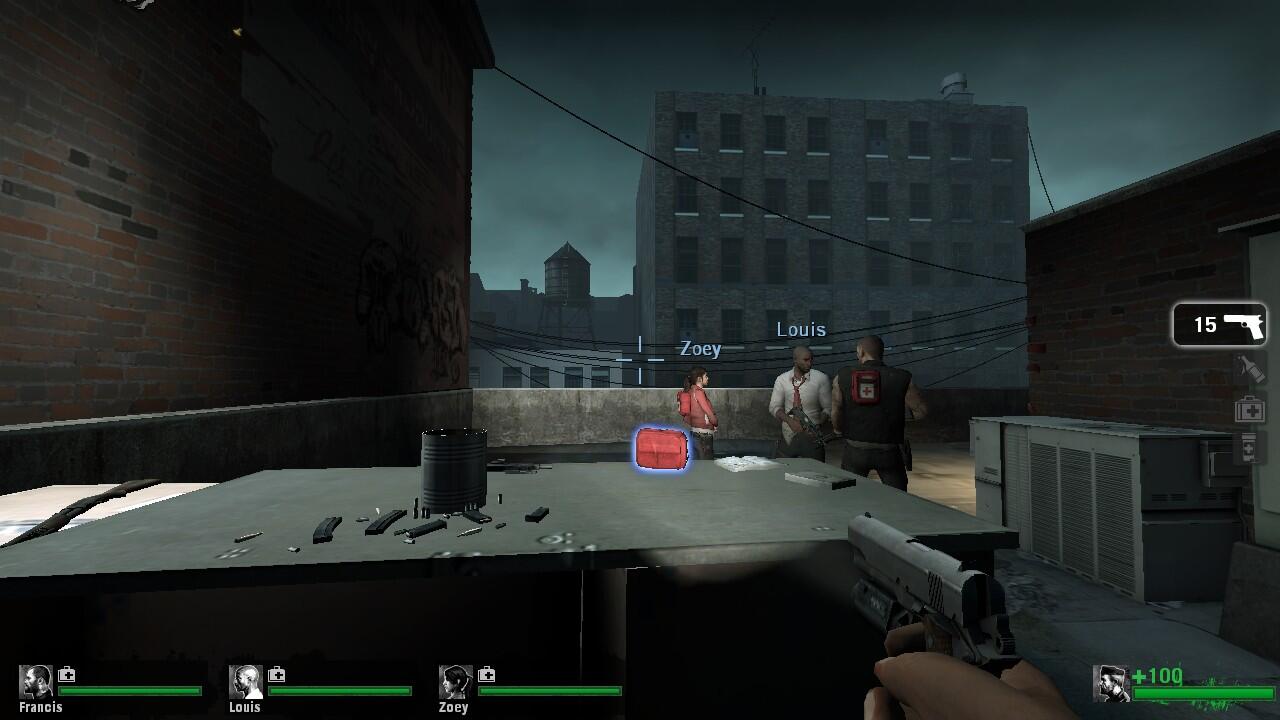Image resolution: width=1280 pixels, height=720 pixels.
Task: Choose the molotov bottle slot
Action: click(1249, 369)
